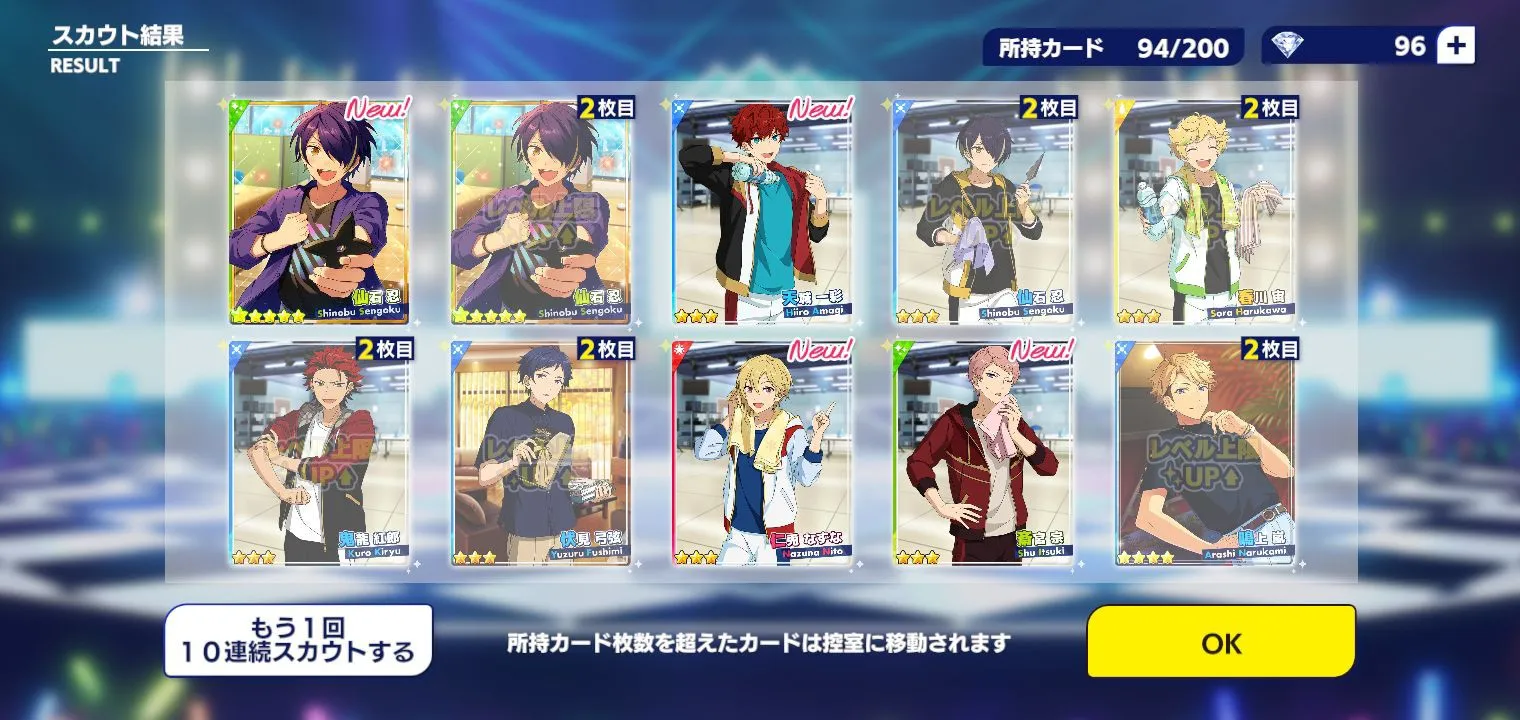This screenshot has height=720, width=1520.
Task: Choose the four-star Arashi Narukami card
Action: (1207, 451)
